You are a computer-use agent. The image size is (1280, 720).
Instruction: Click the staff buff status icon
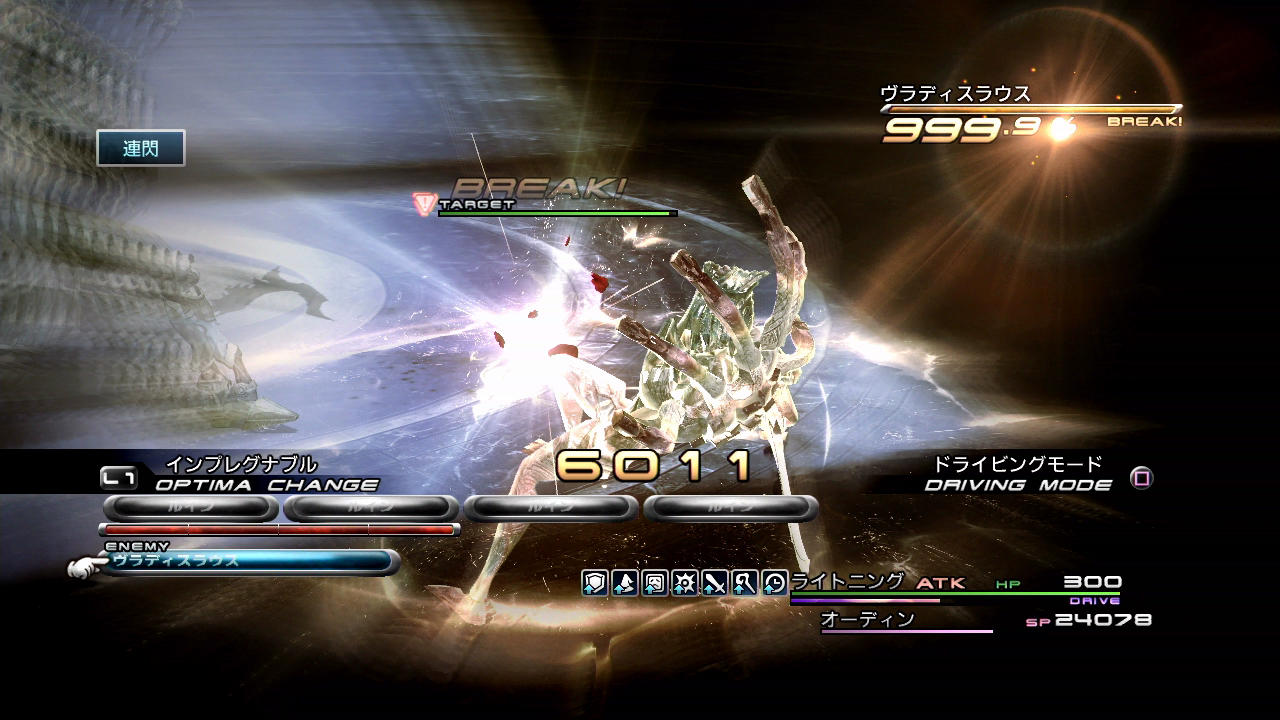745,583
